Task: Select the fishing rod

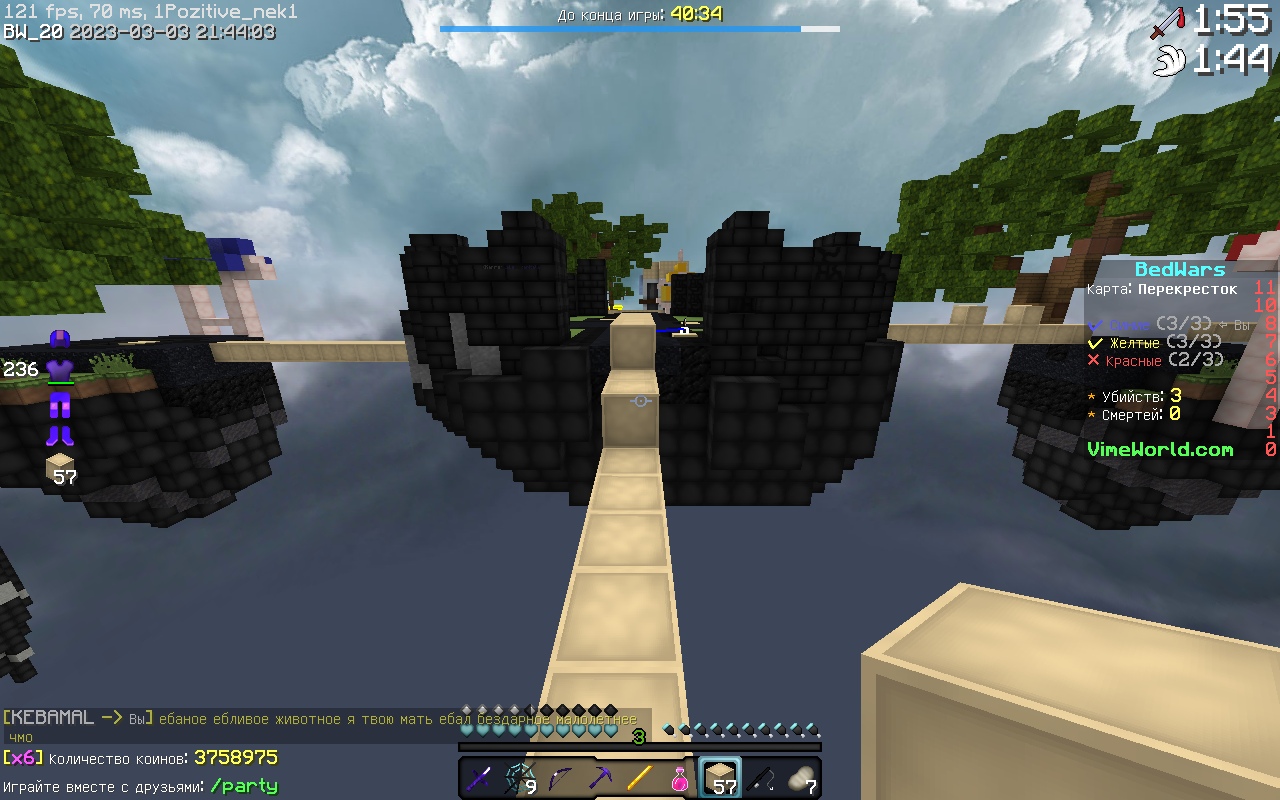Action: pos(760,778)
